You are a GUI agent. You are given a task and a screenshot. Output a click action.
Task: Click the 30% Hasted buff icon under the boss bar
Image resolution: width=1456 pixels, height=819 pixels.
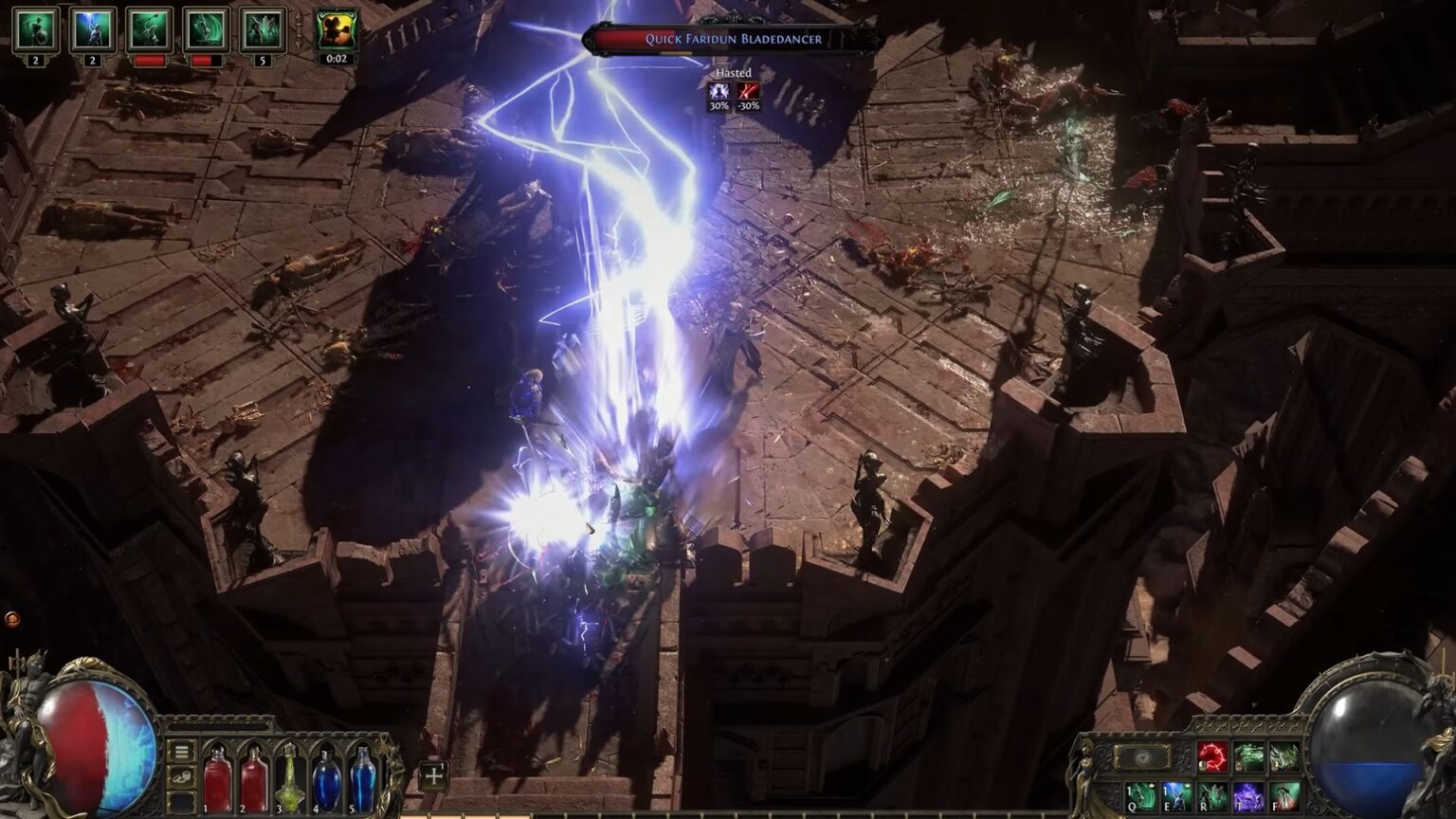point(719,91)
